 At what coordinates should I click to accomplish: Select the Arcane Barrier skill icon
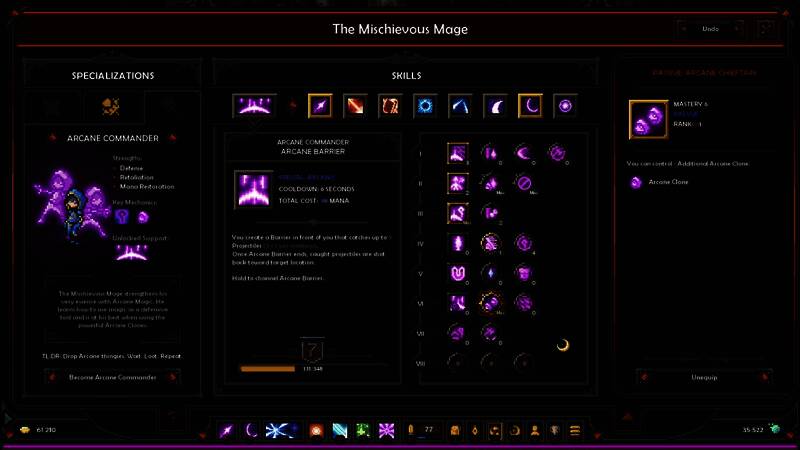[254, 105]
